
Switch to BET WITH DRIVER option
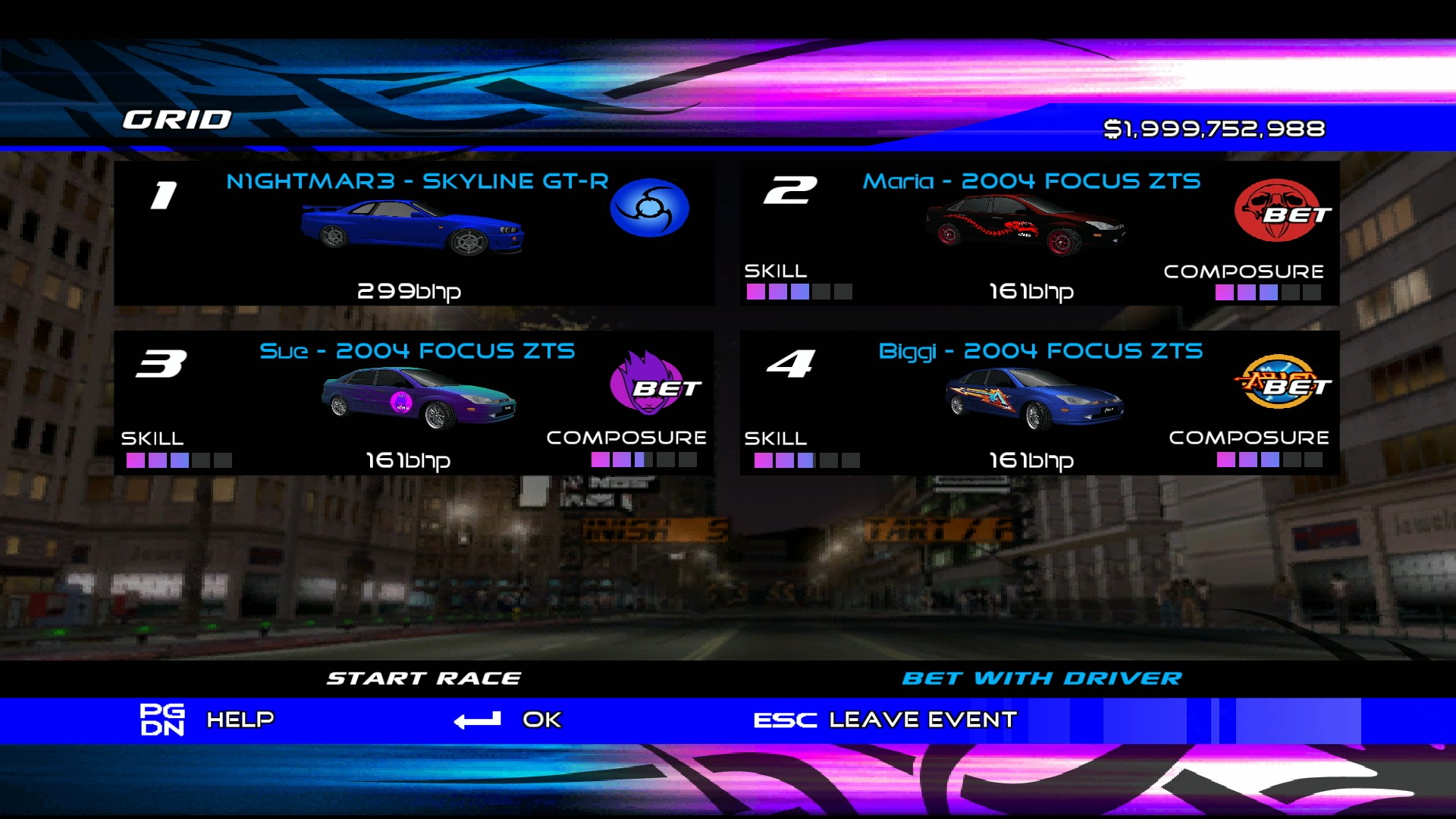(x=1044, y=677)
